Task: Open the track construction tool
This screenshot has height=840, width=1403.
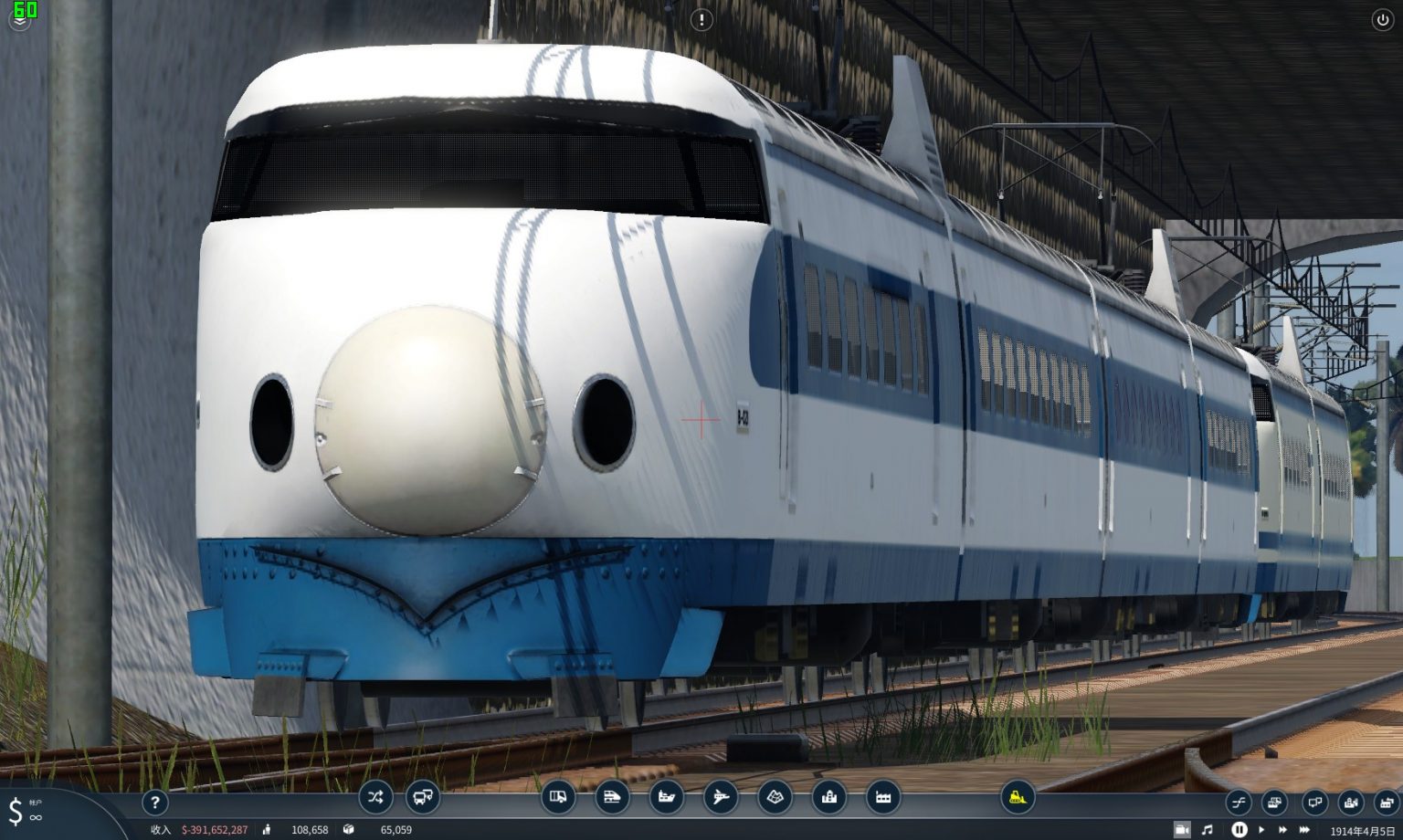Action: 1239,801
